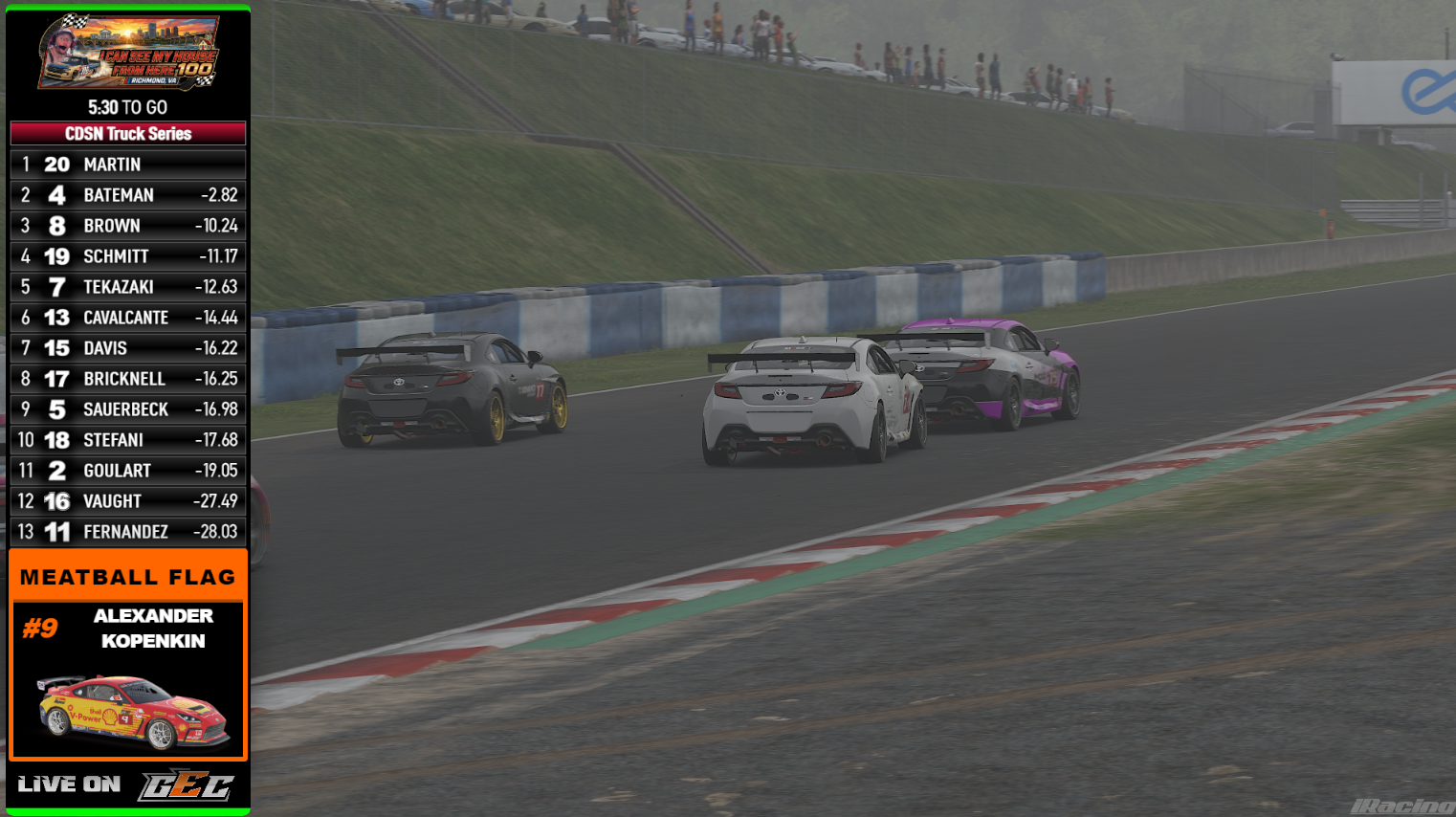
Task: Expand the CDSN Truck Series banner
Action: point(127,133)
